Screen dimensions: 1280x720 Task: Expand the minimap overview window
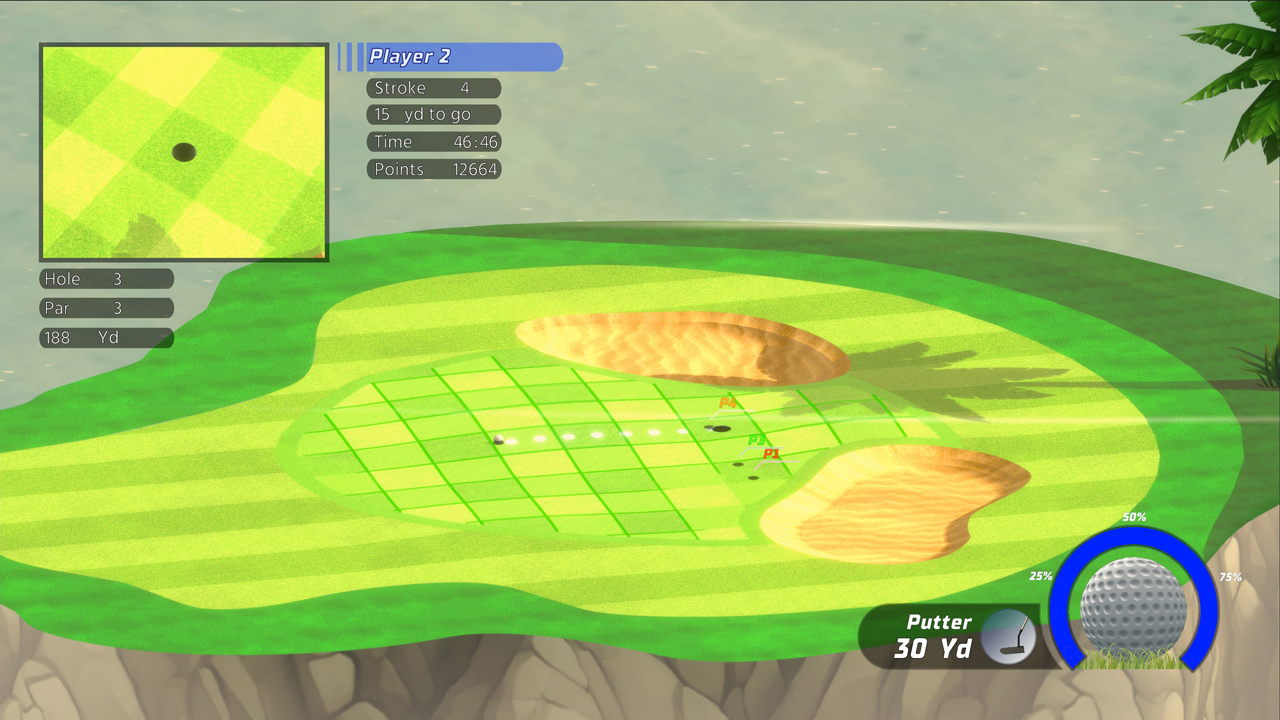[183, 151]
